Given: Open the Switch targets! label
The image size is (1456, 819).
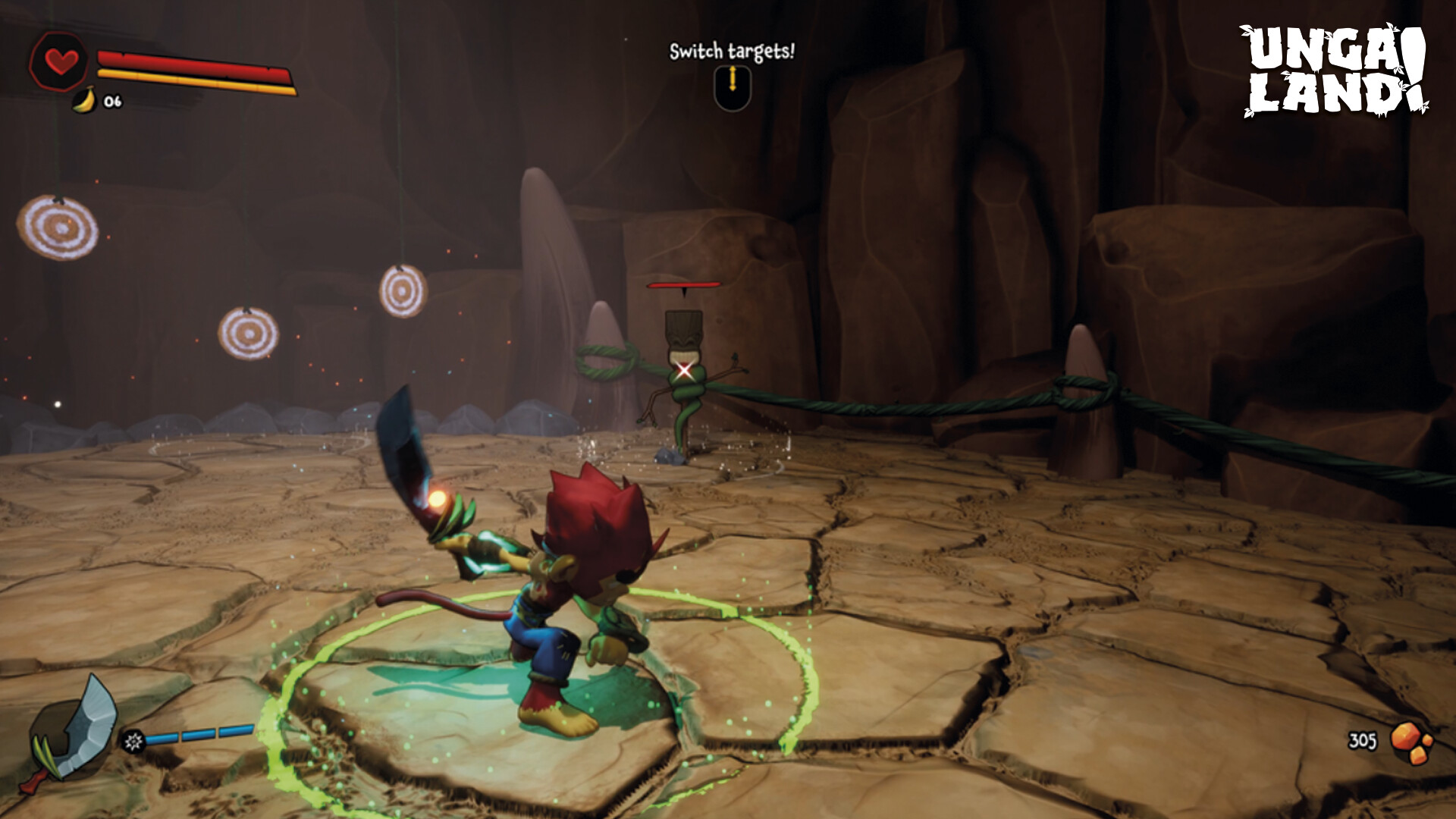Looking at the screenshot, I should tap(731, 52).
